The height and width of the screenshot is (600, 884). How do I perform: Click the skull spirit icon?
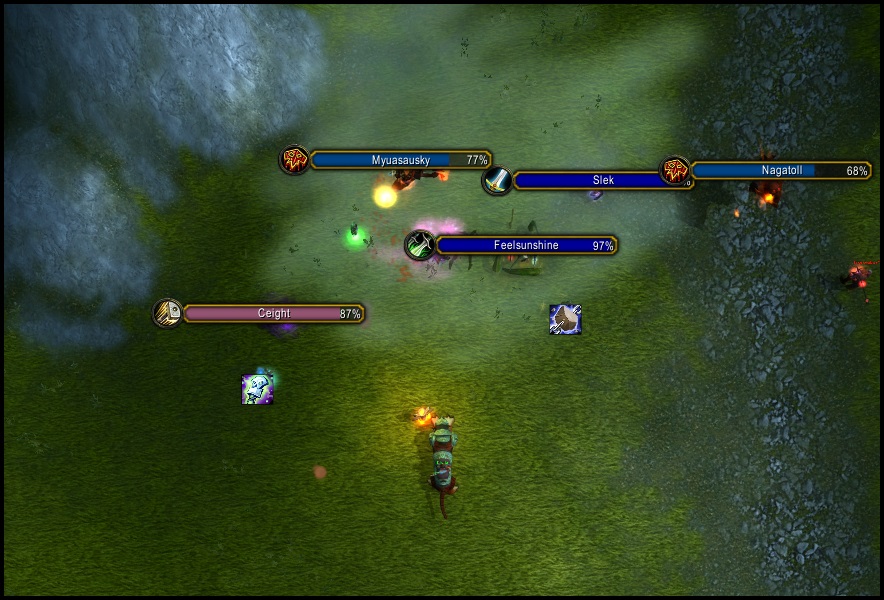(x=257, y=389)
